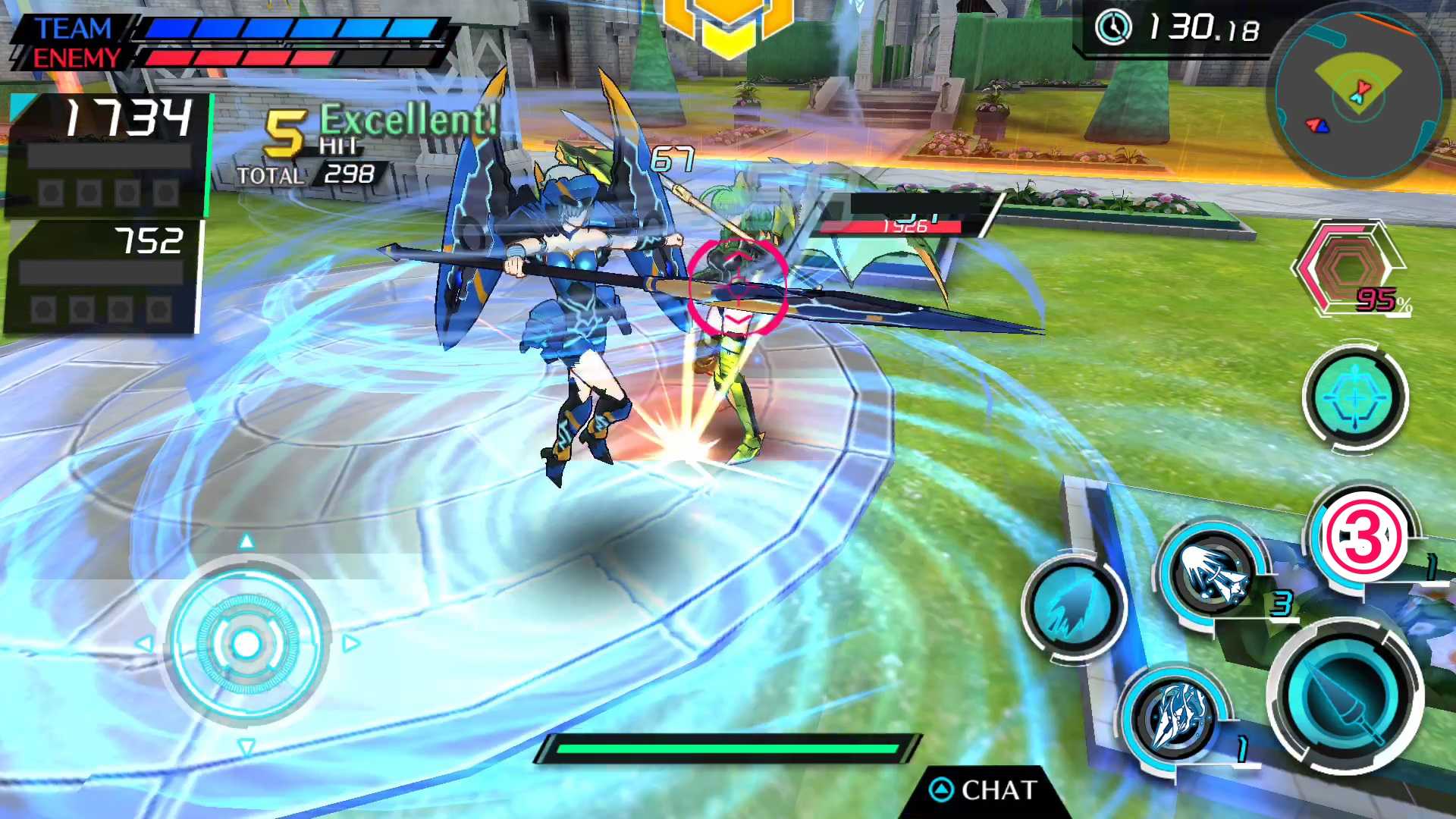
Task: Touch the virtual movement joystick center
Action: coord(246,644)
